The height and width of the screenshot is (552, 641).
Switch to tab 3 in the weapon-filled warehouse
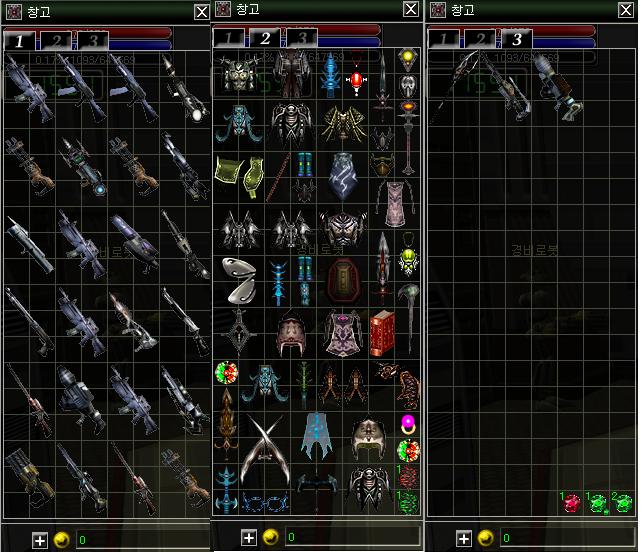pyautogui.click(x=93, y=41)
